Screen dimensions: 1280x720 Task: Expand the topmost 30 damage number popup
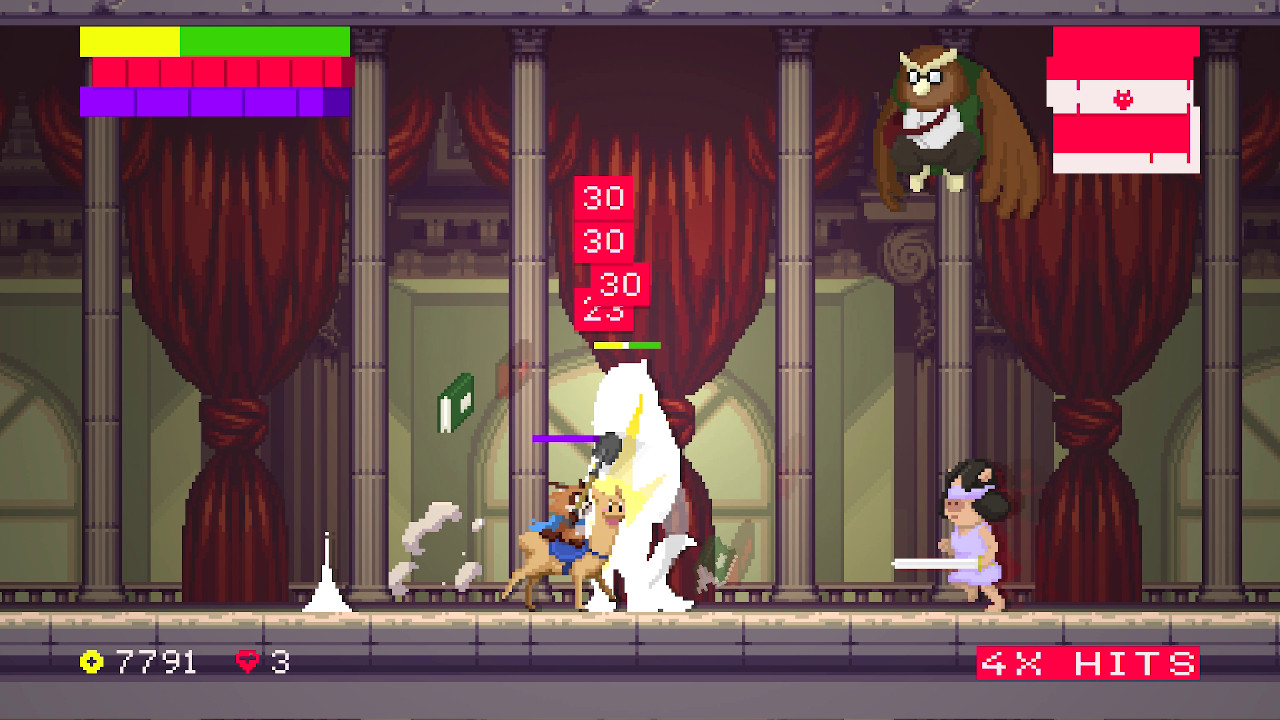pos(603,199)
